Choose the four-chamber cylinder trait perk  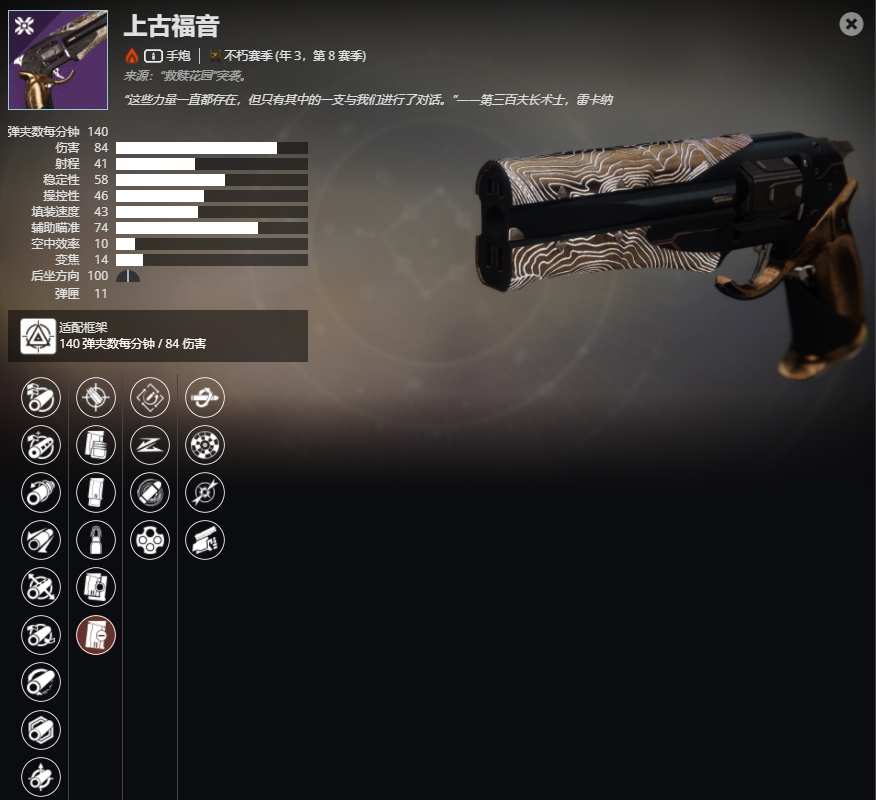[150, 540]
